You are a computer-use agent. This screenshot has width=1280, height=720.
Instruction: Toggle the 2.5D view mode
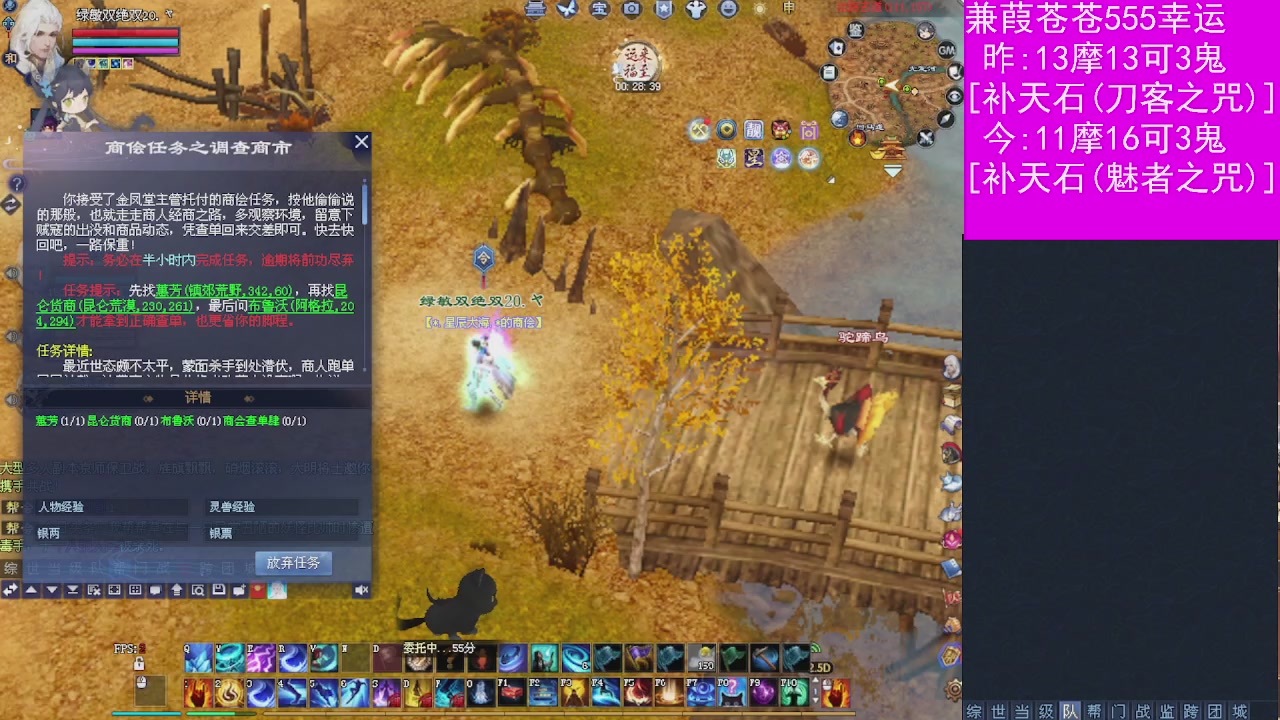click(821, 667)
